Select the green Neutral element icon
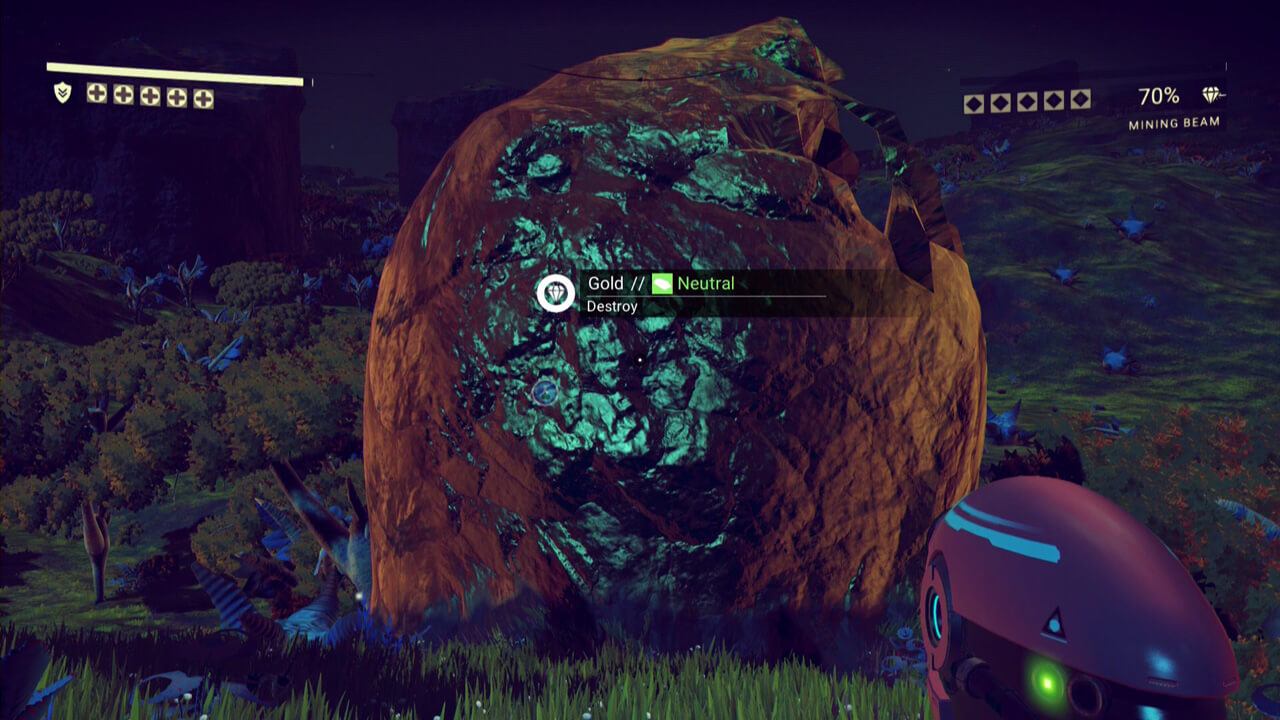This screenshot has height=720, width=1280. (662, 284)
